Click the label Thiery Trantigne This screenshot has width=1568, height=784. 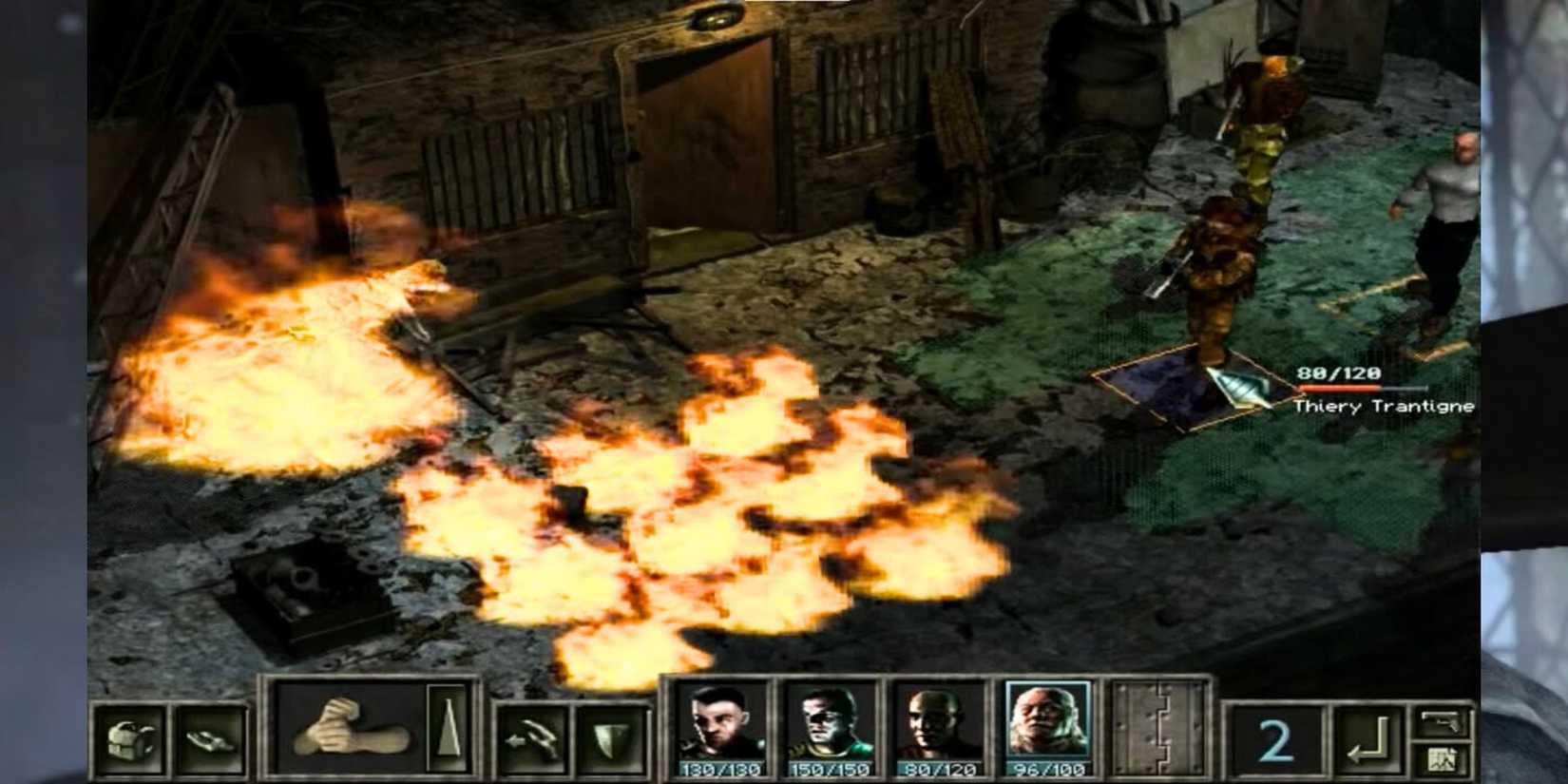coord(1383,407)
